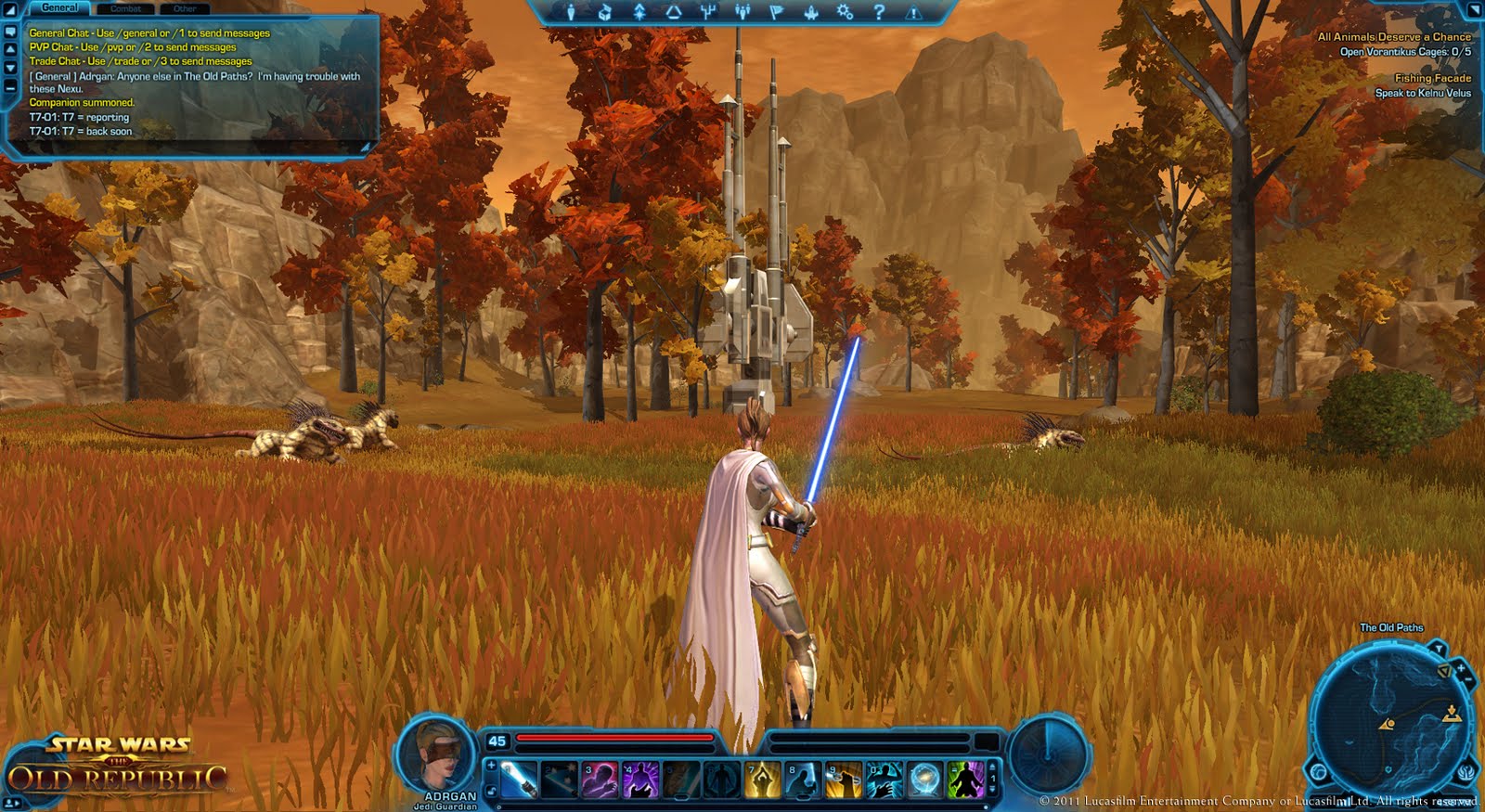
Task: Zoom out the minimap with minus button
Action: pyautogui.click(x=1468, y=680)
